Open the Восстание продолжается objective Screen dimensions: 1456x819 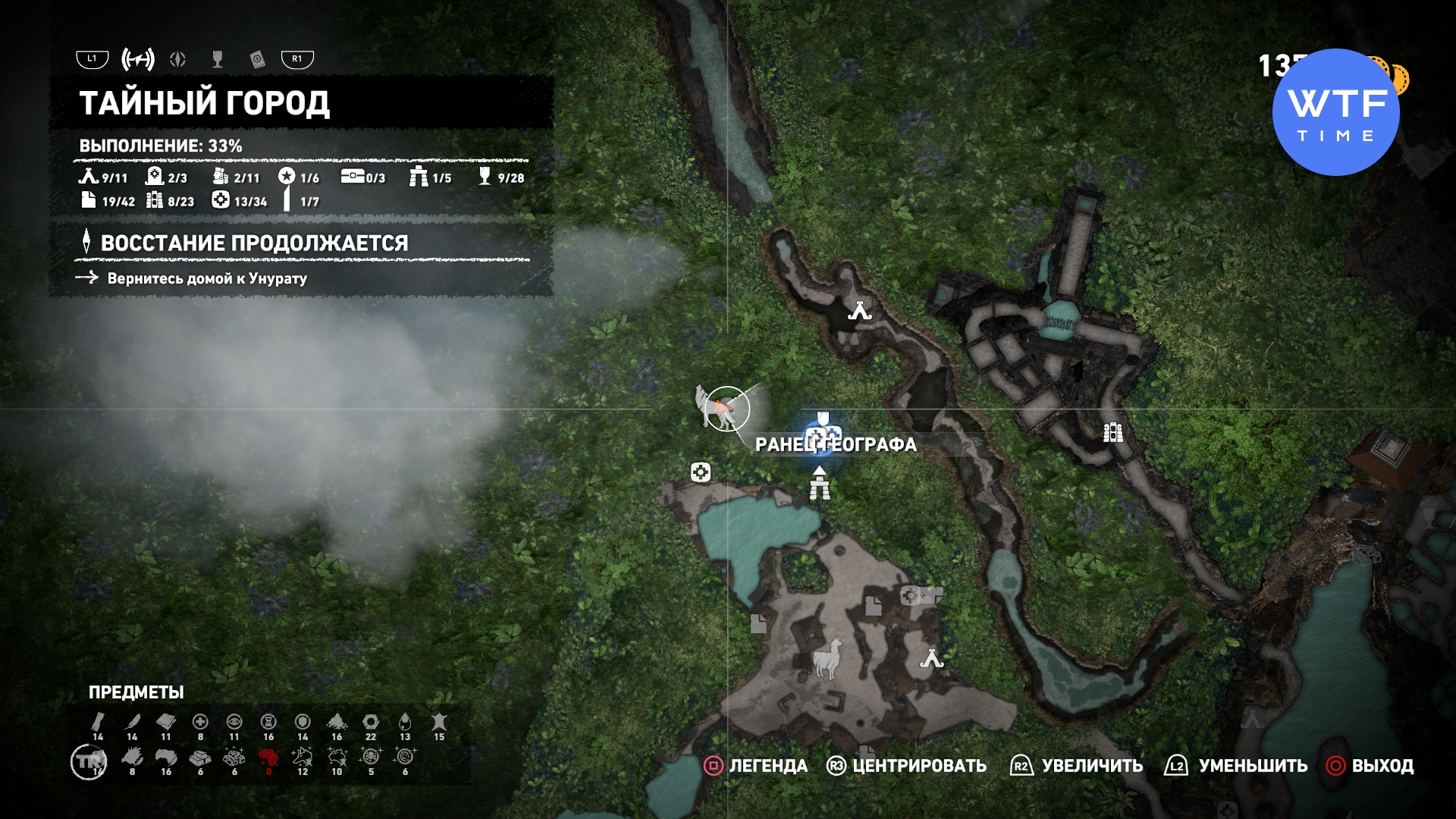tap(254, 243)
